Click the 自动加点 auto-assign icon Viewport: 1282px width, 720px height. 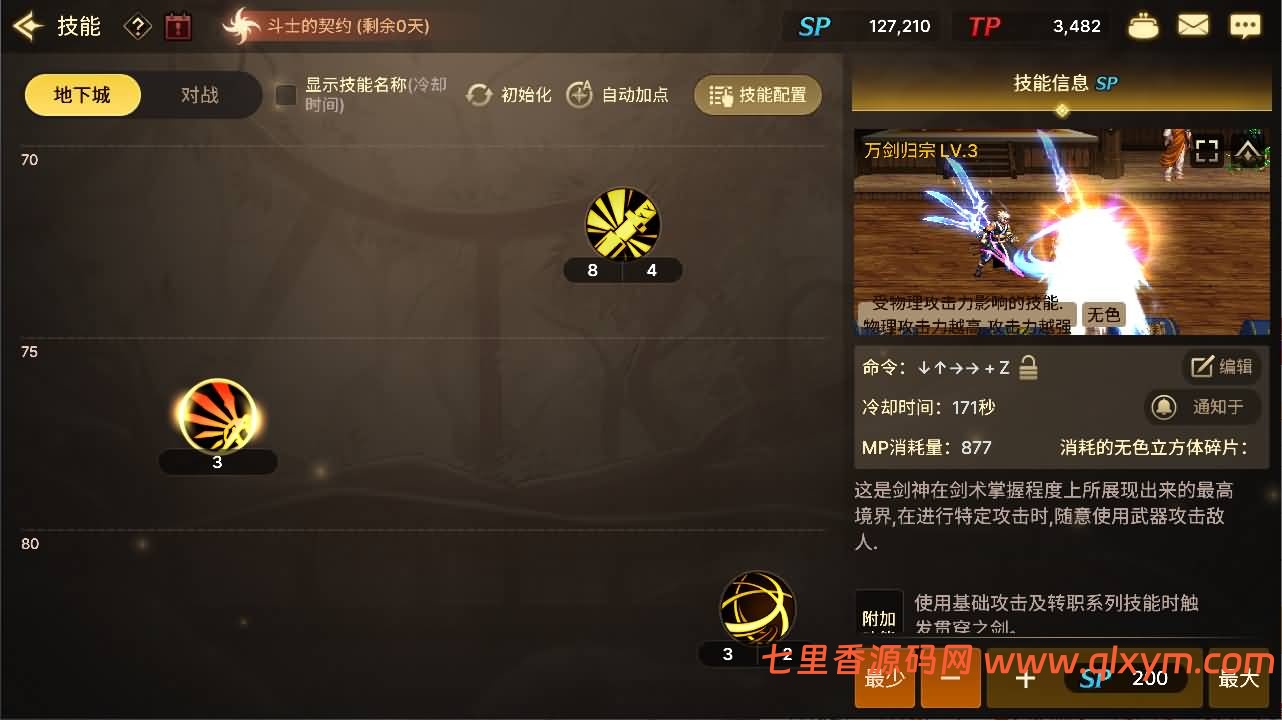[580, 94]
